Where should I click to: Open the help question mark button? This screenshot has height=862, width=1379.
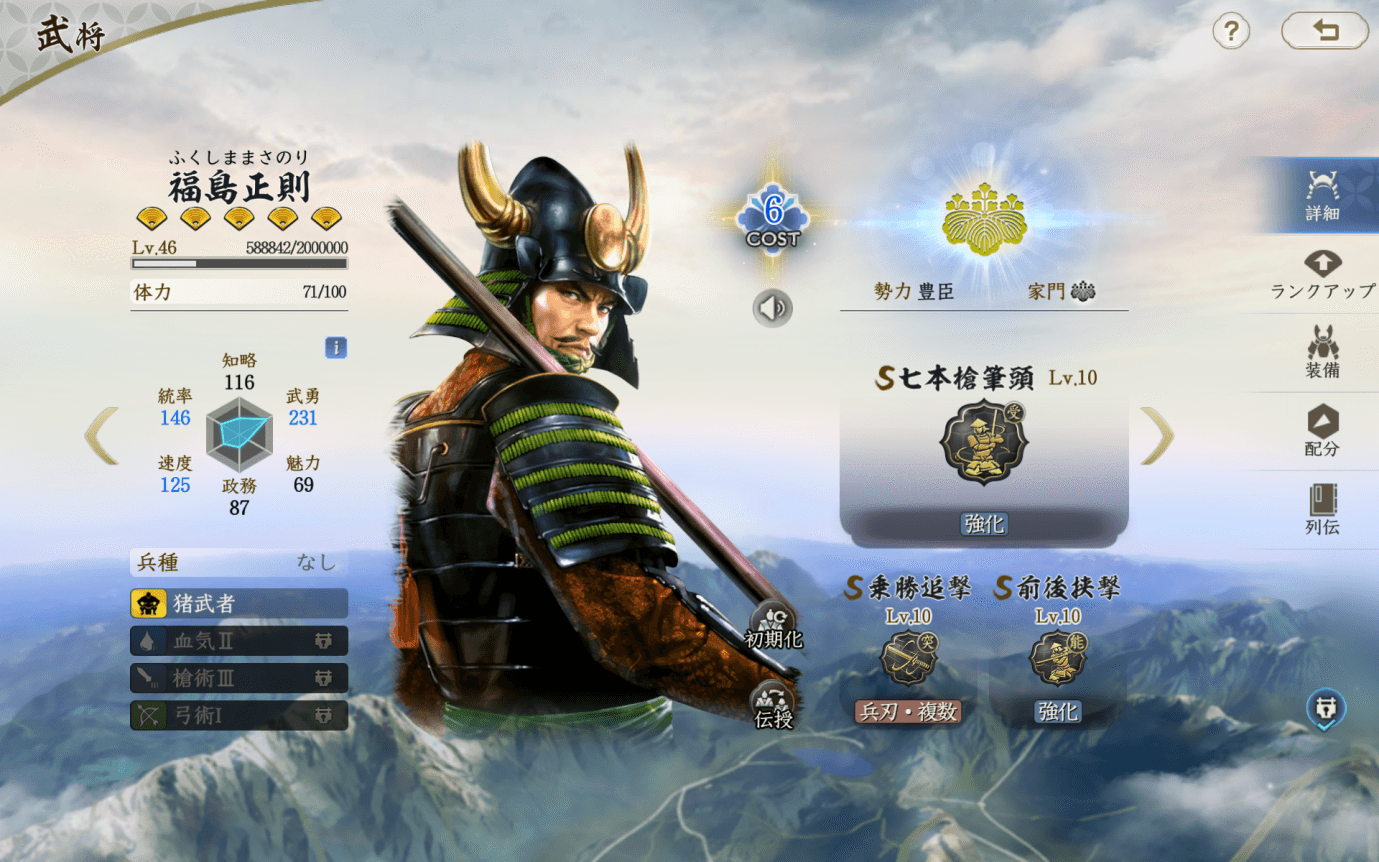pyautogui.click(x=1231, y=32)
